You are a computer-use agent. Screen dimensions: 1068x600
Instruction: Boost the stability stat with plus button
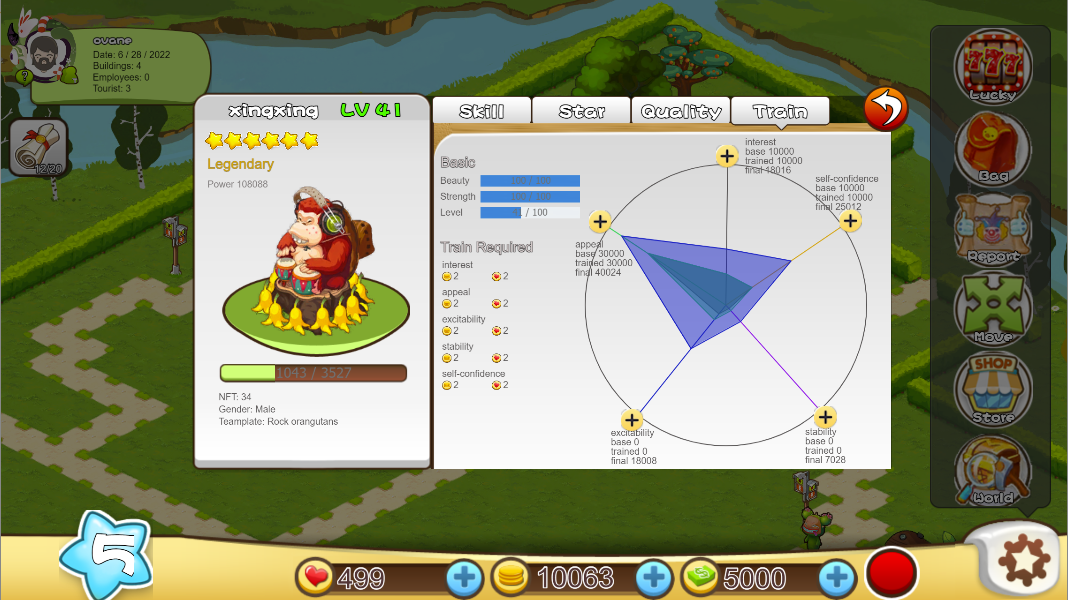[x=824, y=417]
